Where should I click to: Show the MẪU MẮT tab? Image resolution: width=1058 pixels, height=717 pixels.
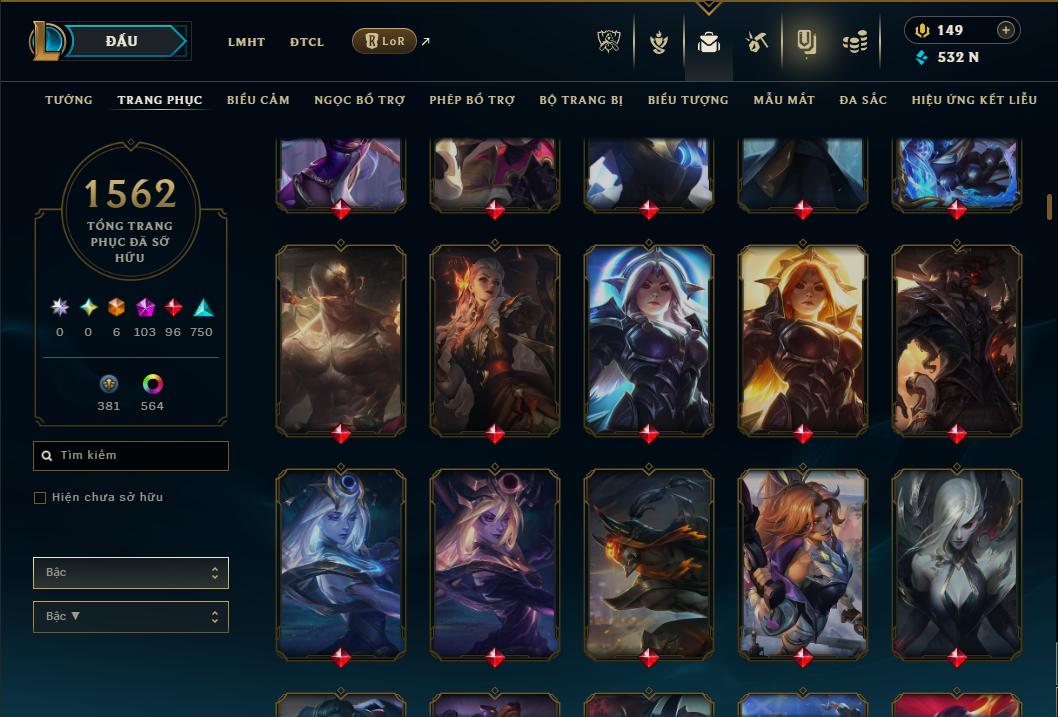pos(784,100)
